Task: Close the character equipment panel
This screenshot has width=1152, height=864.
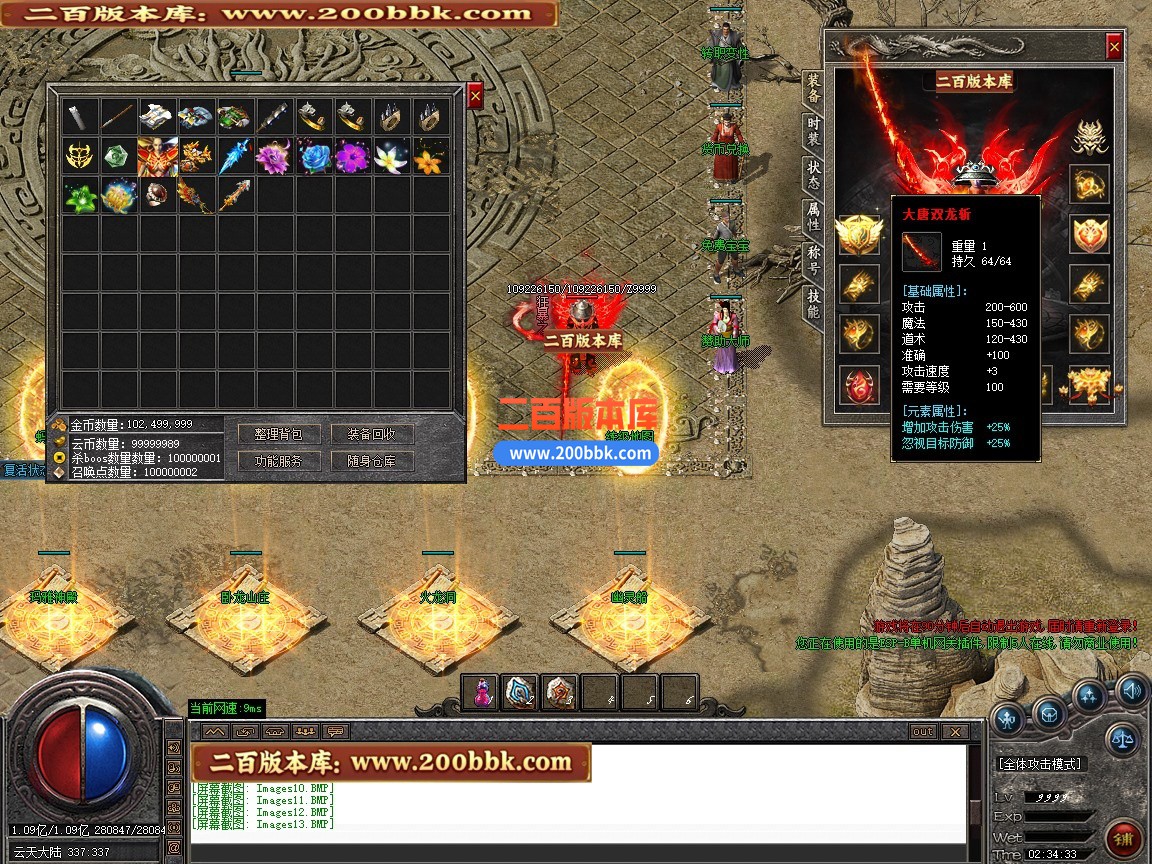Action: [1114, 47]
